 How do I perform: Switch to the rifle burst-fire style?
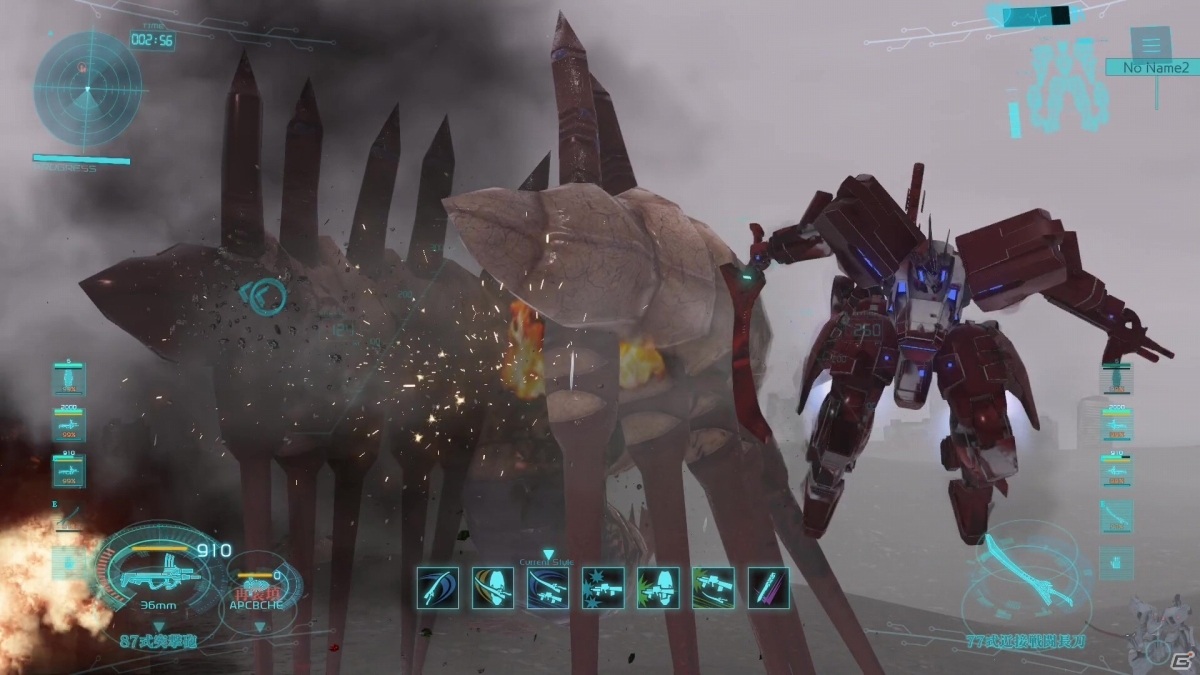coord(603,588)
